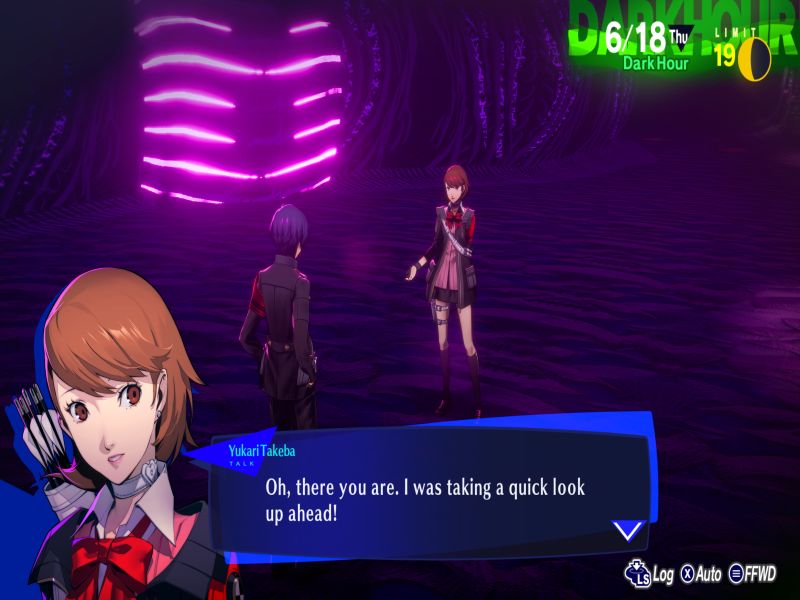Advance dialogue with the down arrow
Image resolution: width=800 pixels, height=600 pixels.
(627, 530)
